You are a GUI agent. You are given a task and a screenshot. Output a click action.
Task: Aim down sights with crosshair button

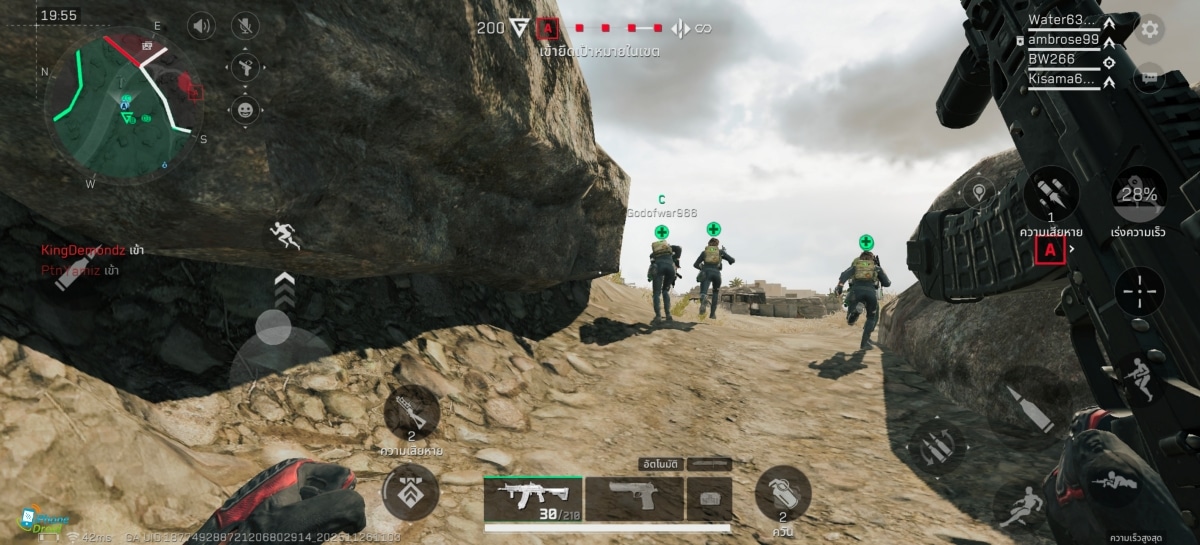pos(1139,291)
